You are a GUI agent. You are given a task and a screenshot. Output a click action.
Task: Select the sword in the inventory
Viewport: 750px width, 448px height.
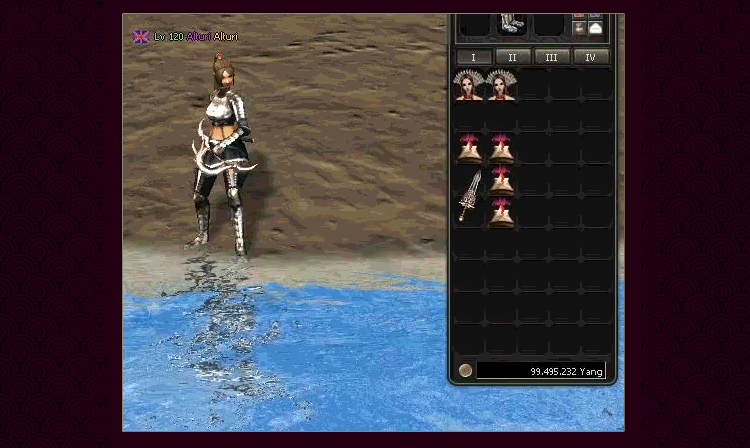click(x=470, y=196)
